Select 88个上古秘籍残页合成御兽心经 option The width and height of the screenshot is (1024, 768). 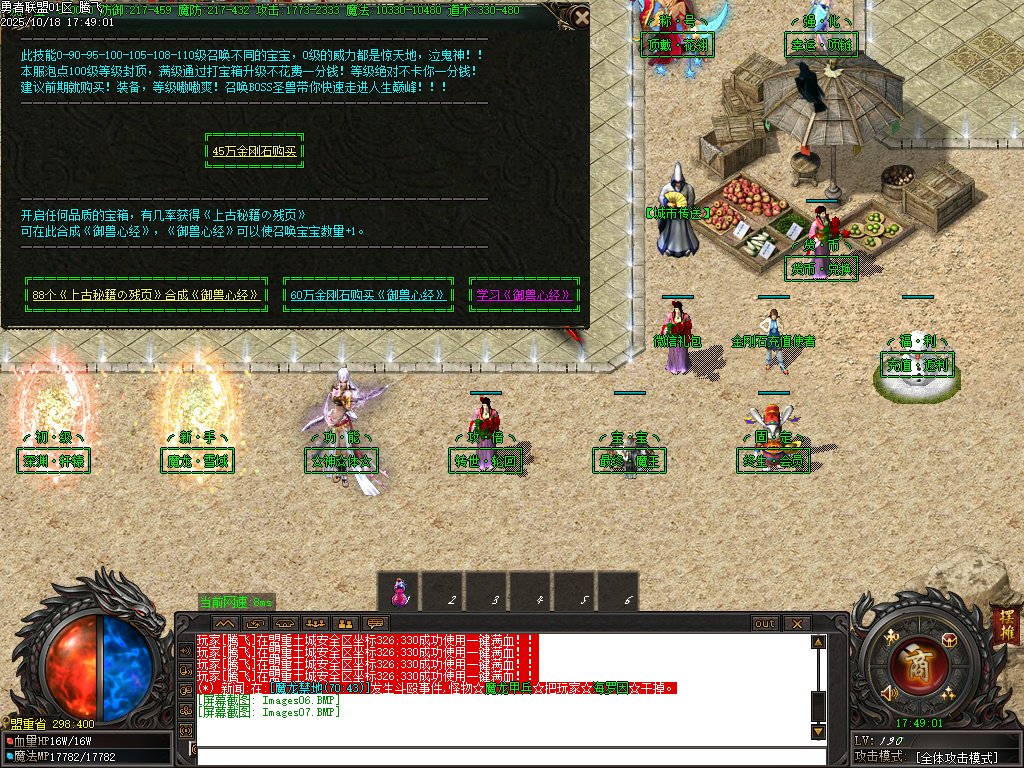pos(146,295)
